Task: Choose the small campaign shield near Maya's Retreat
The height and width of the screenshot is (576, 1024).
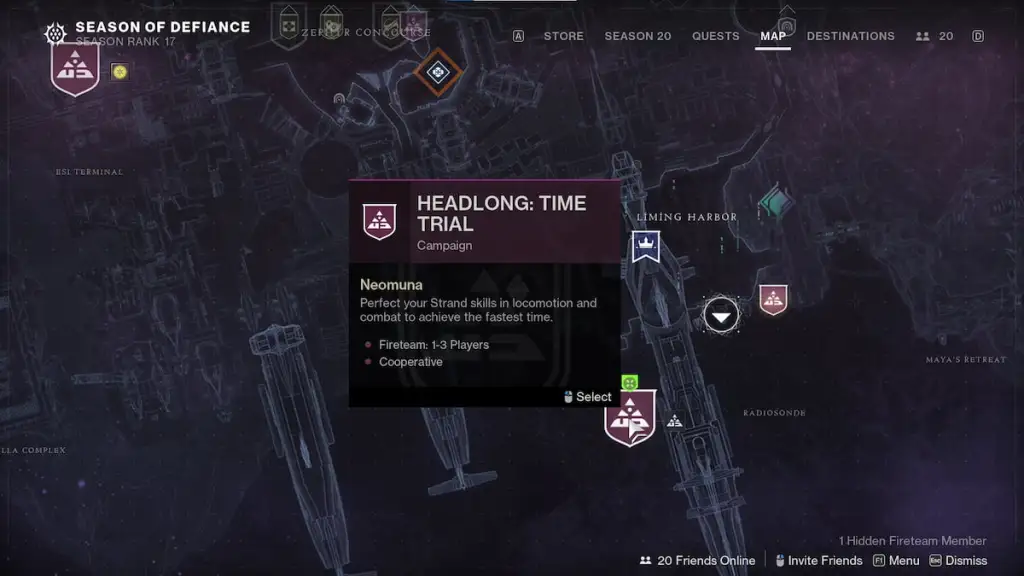Action: [x=773, y=298]
